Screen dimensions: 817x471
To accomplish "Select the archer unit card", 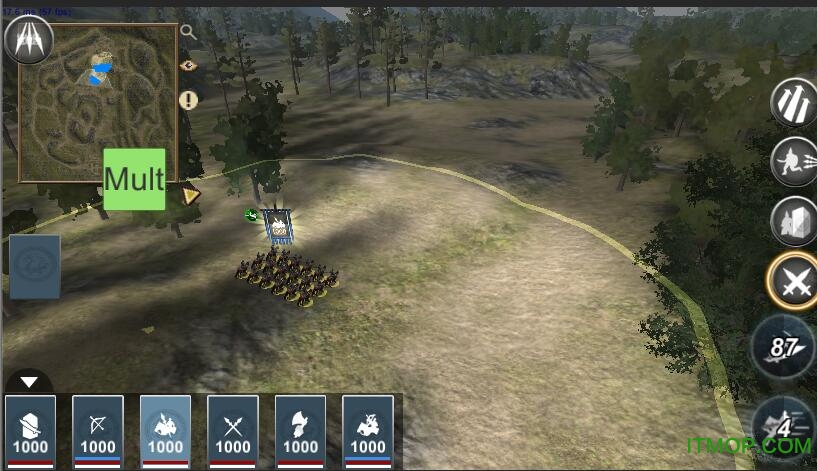I will [98, 431].
